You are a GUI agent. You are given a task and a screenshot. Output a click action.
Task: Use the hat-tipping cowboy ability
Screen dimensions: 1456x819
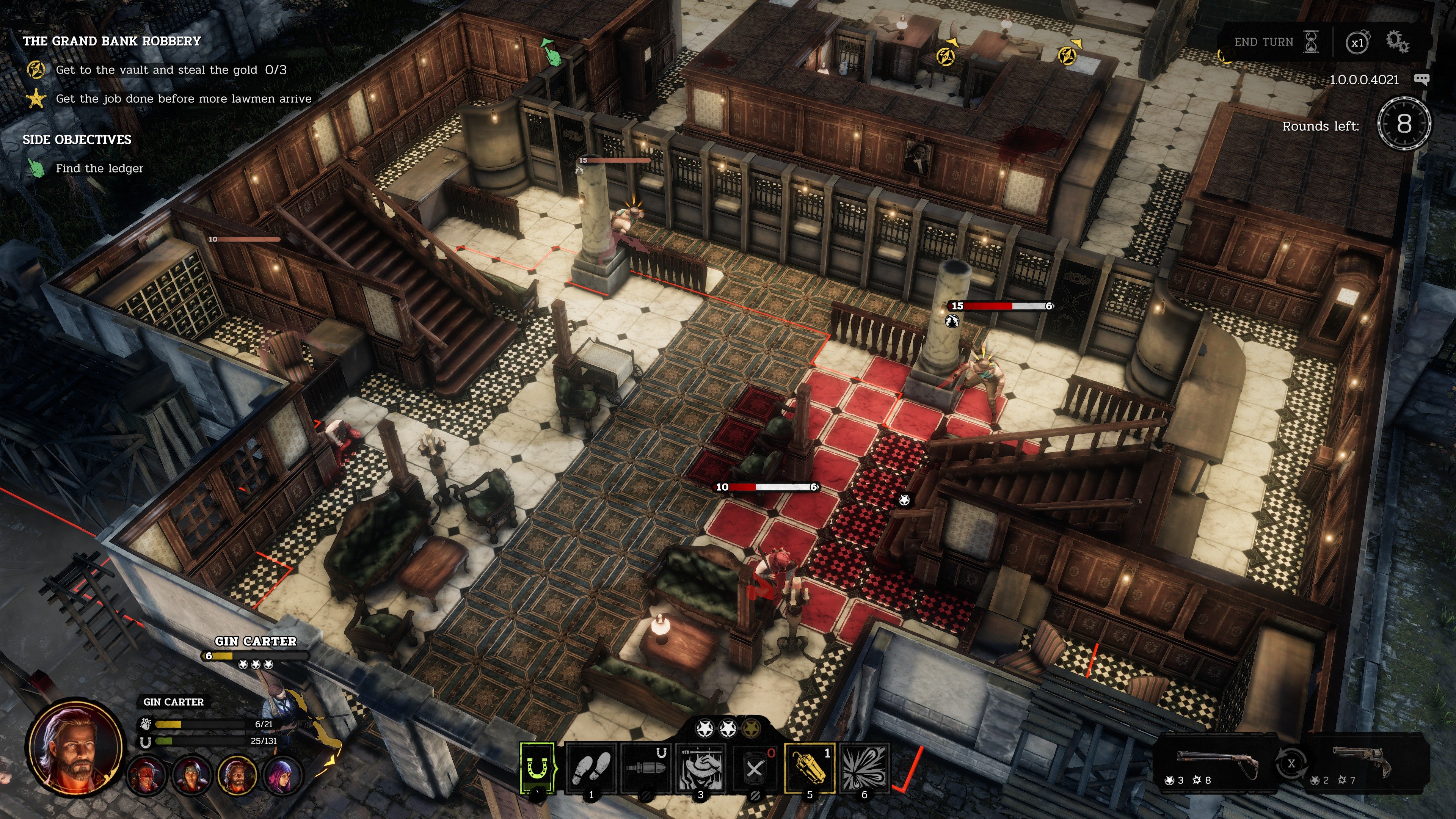[x=700, y=768]
